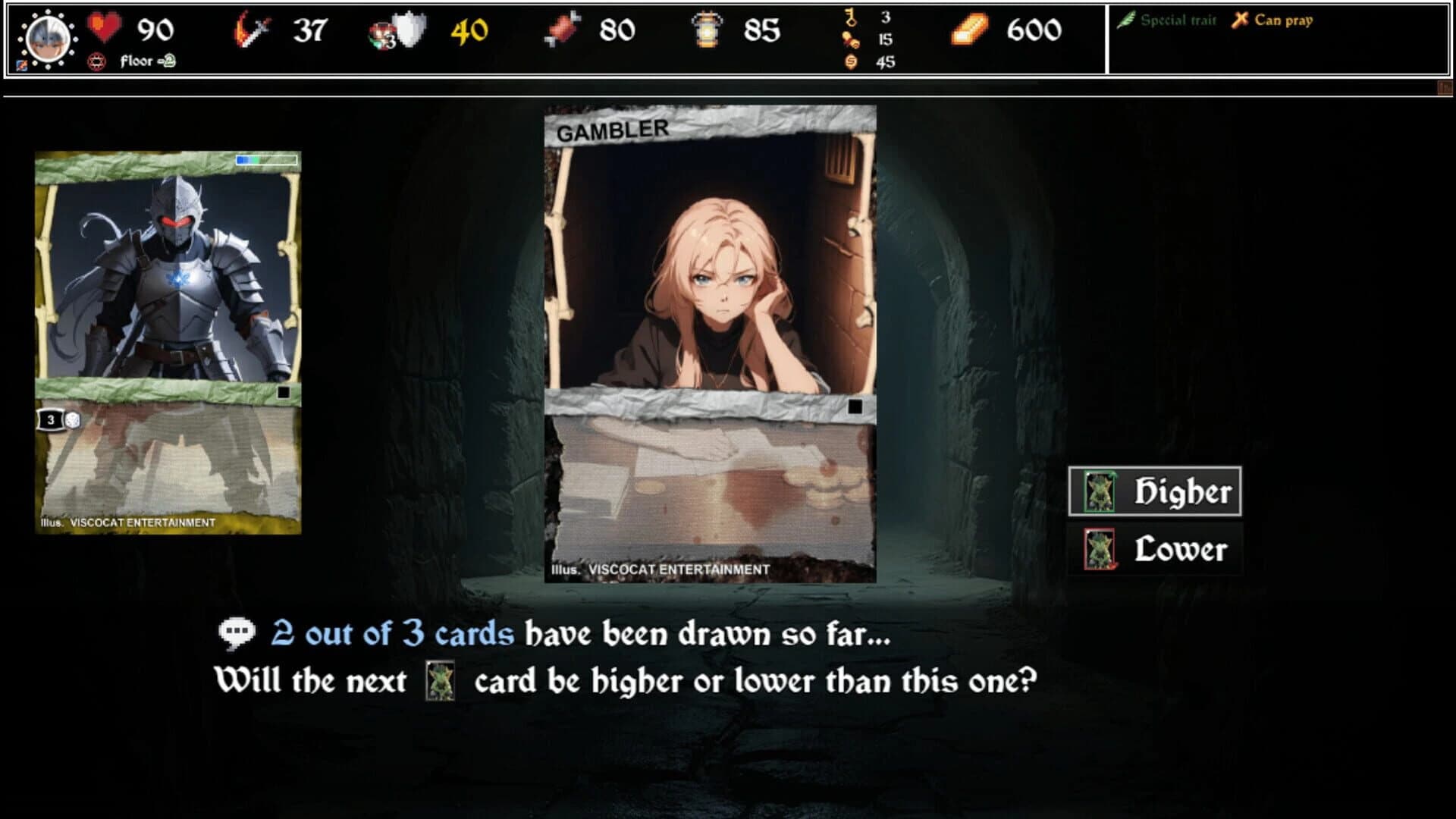Toggle the black square marker on the Gambler card
This screenshot has width=1456, height=819.
pyautogui.click(x=857, y=407)
